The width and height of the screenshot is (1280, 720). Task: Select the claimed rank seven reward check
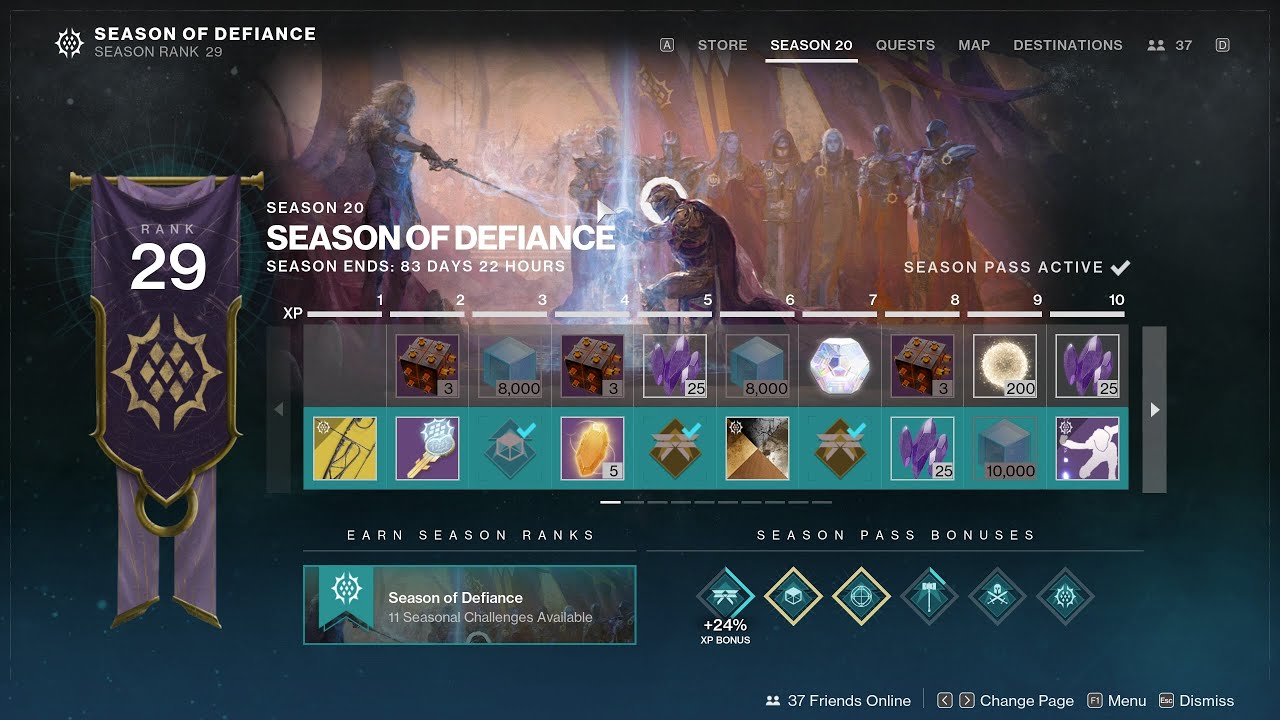click(839, 447)
